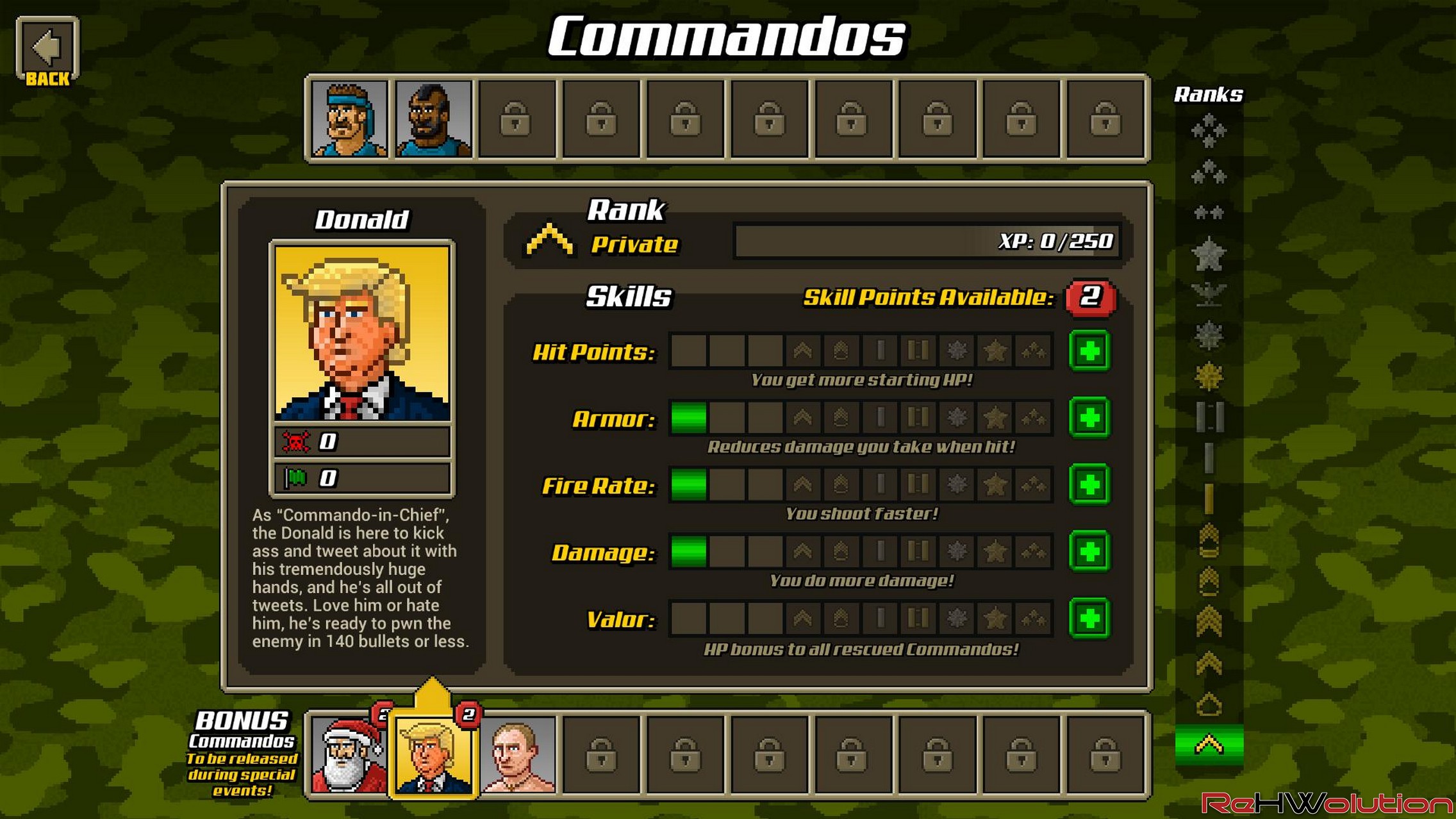Choose the shirtless bald bonus commando
1456x819 pixels.
pos(518,756)
